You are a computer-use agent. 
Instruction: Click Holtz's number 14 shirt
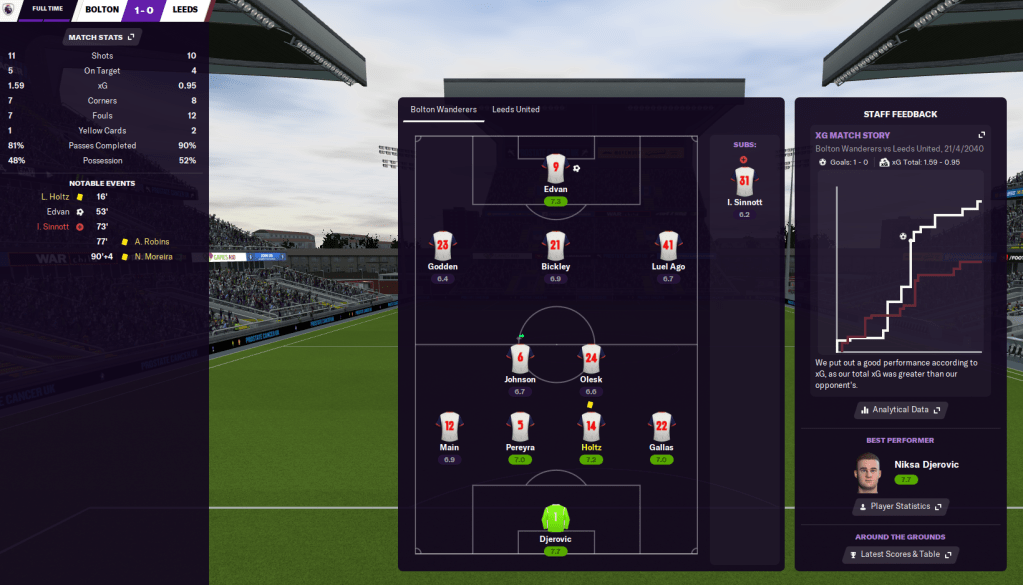point(591,426)
